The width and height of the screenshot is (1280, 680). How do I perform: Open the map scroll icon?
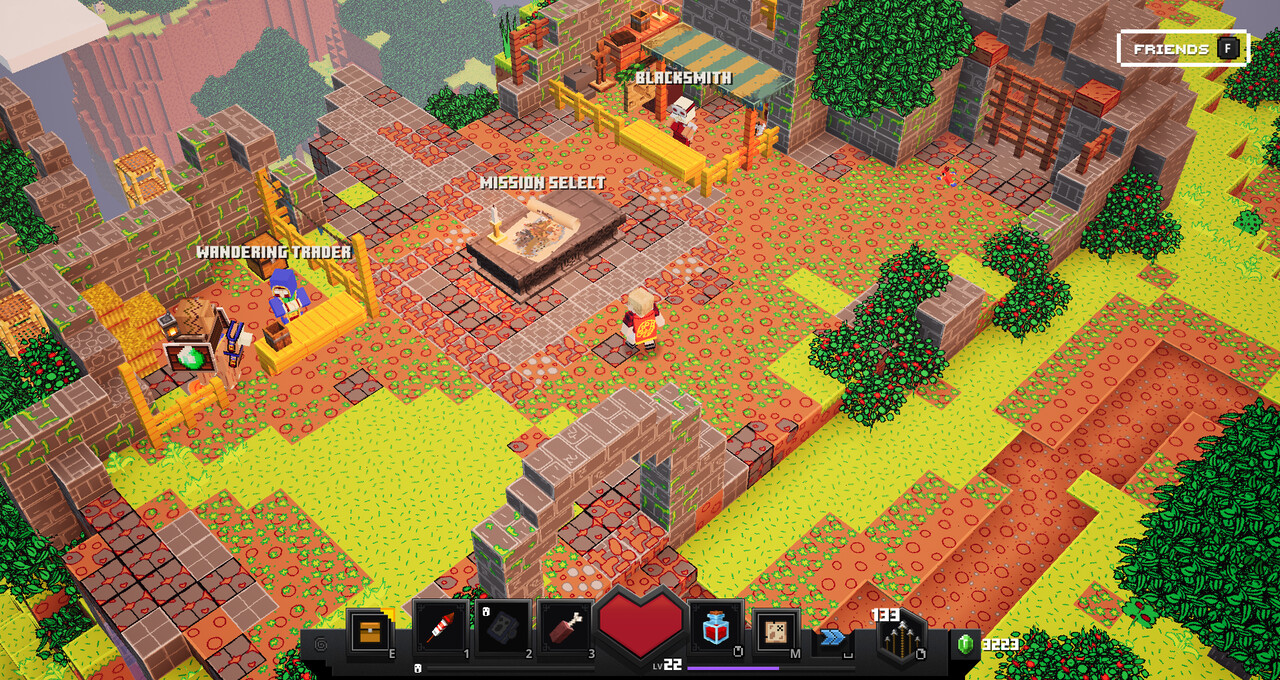[x=775, y=630]
